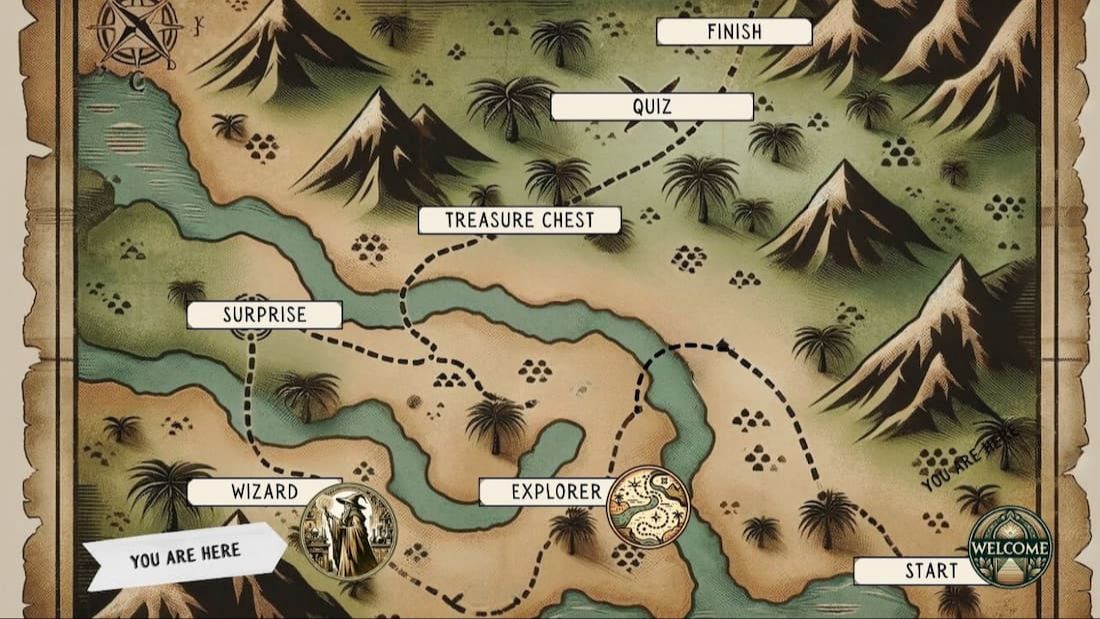The image size is (1100, 619).
Task: Go to the WIZARD stop
Action: pos(264,491)
